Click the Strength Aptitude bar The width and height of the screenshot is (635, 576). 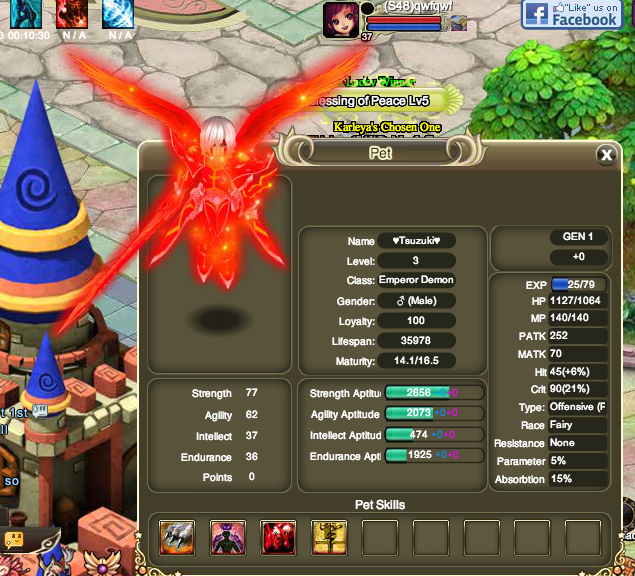(420, 393)
